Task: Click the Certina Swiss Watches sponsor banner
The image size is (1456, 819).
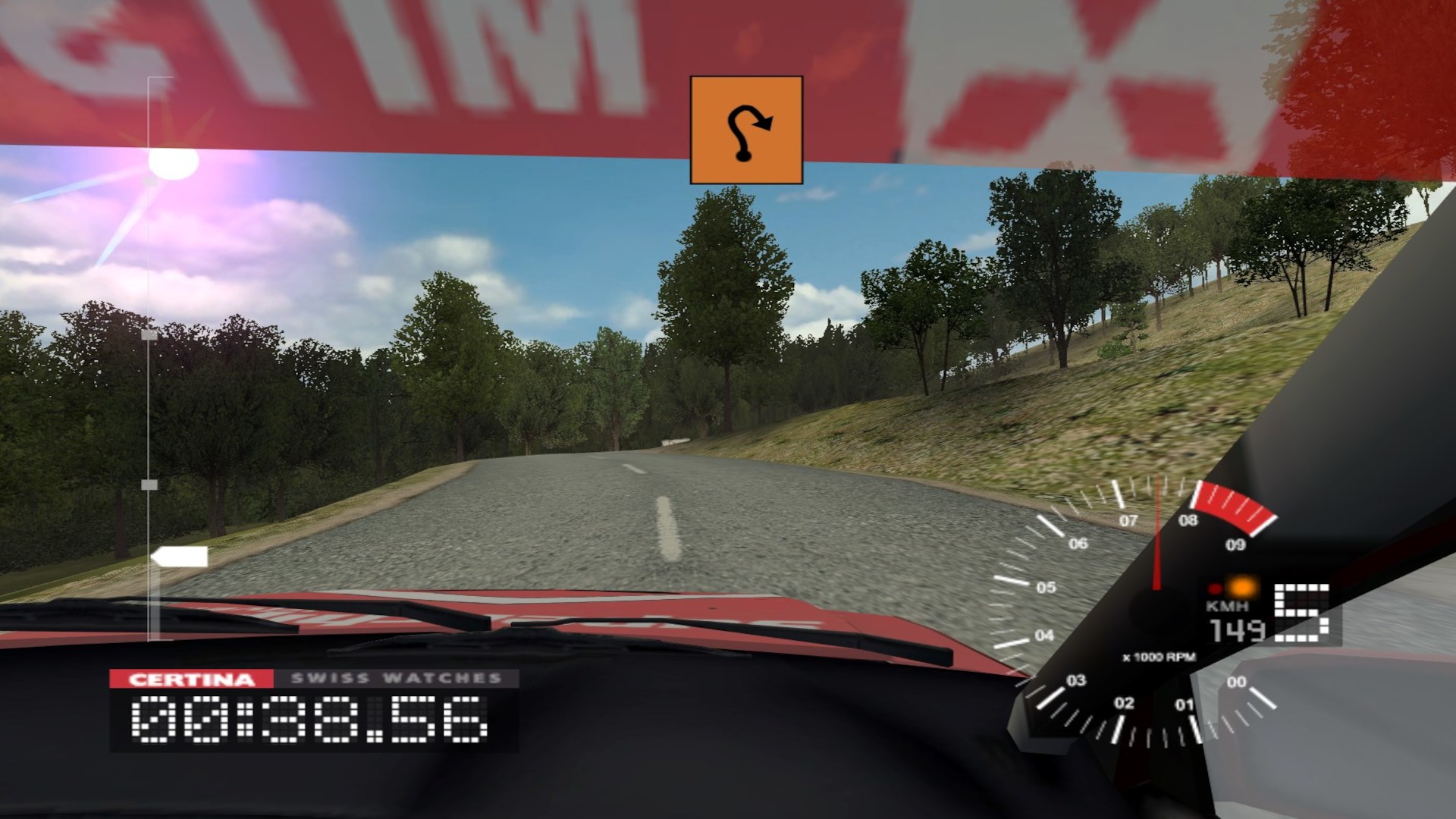Action: coord(314,679)
